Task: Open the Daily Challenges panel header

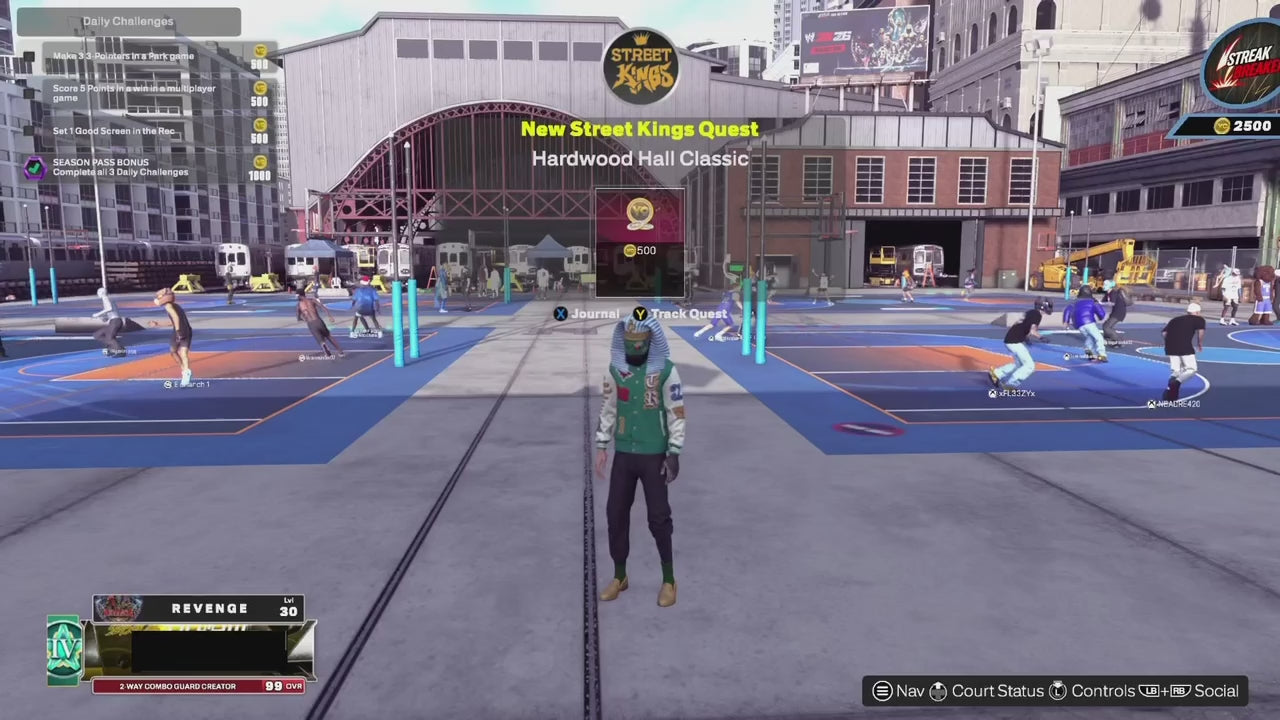Action: (128, 21)
